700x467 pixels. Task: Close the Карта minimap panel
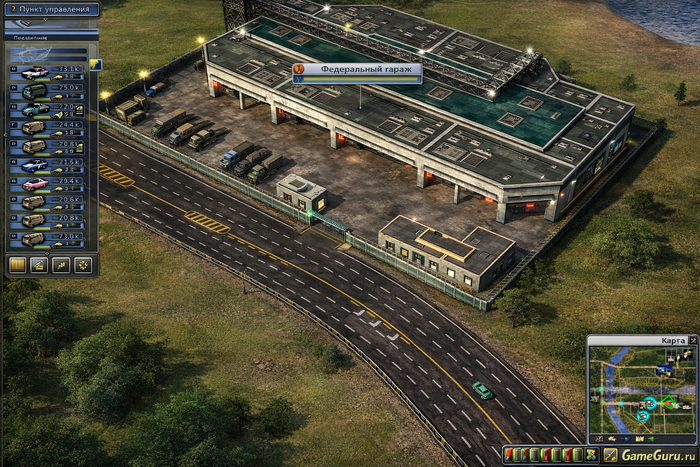point(693,341)
